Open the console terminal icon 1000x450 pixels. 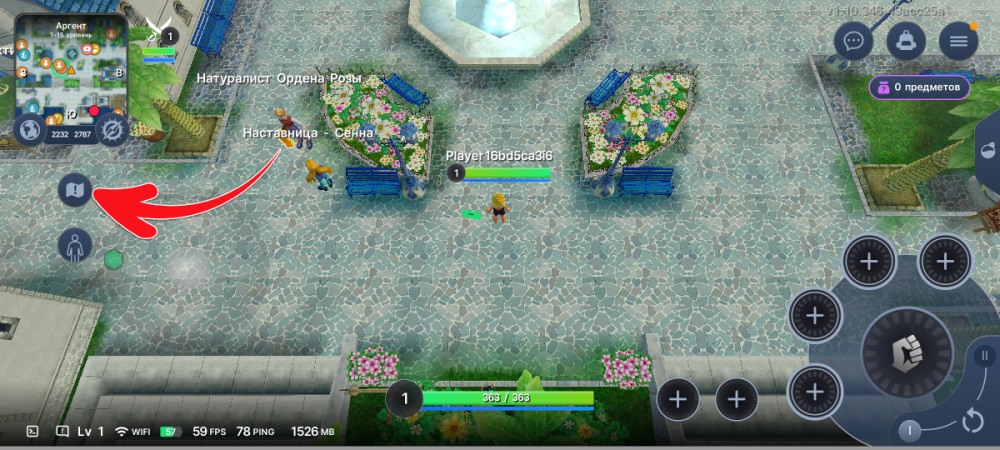pos(32,432)
